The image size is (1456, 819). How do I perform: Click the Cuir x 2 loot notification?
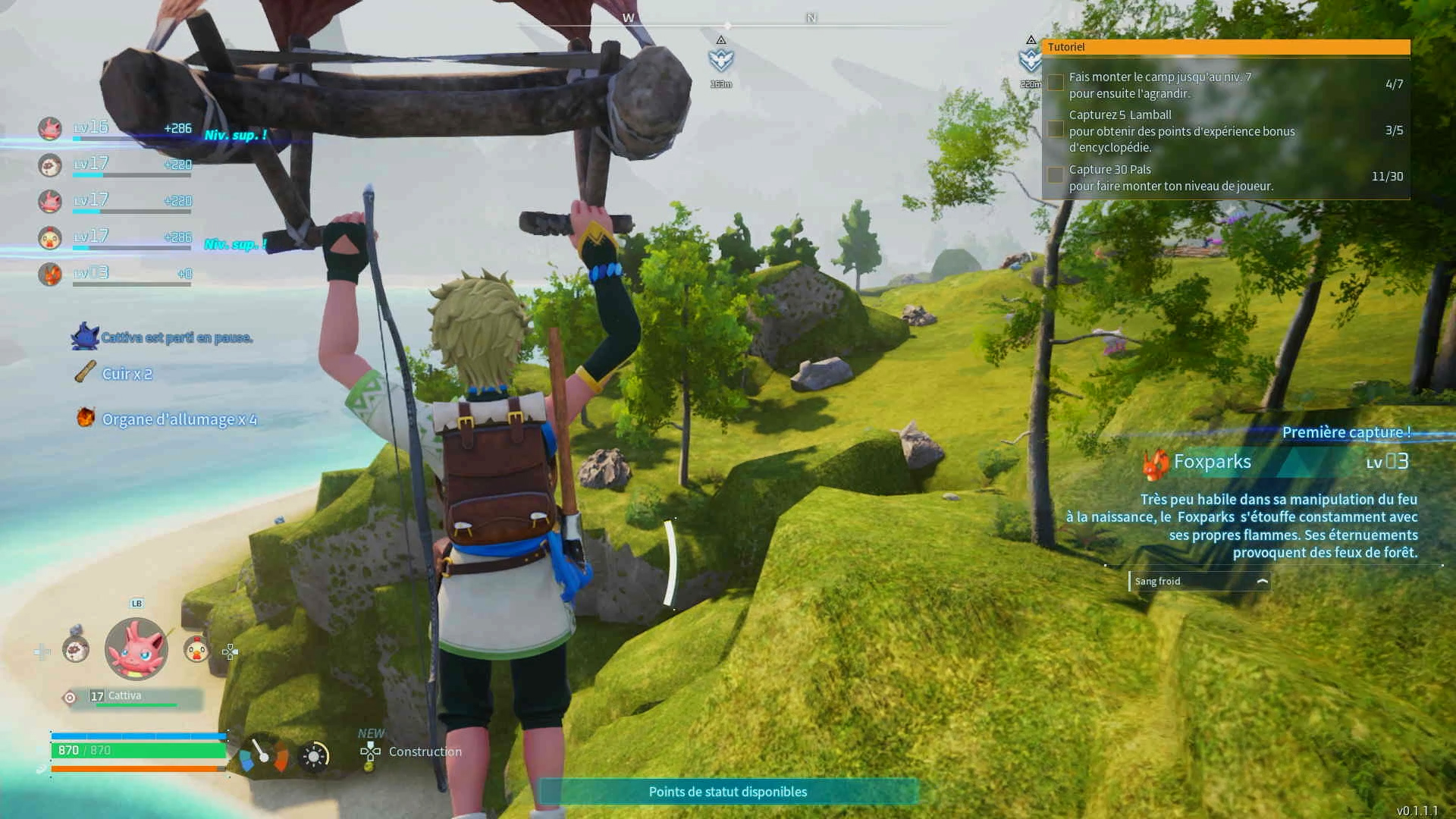[x=127, y=374]
